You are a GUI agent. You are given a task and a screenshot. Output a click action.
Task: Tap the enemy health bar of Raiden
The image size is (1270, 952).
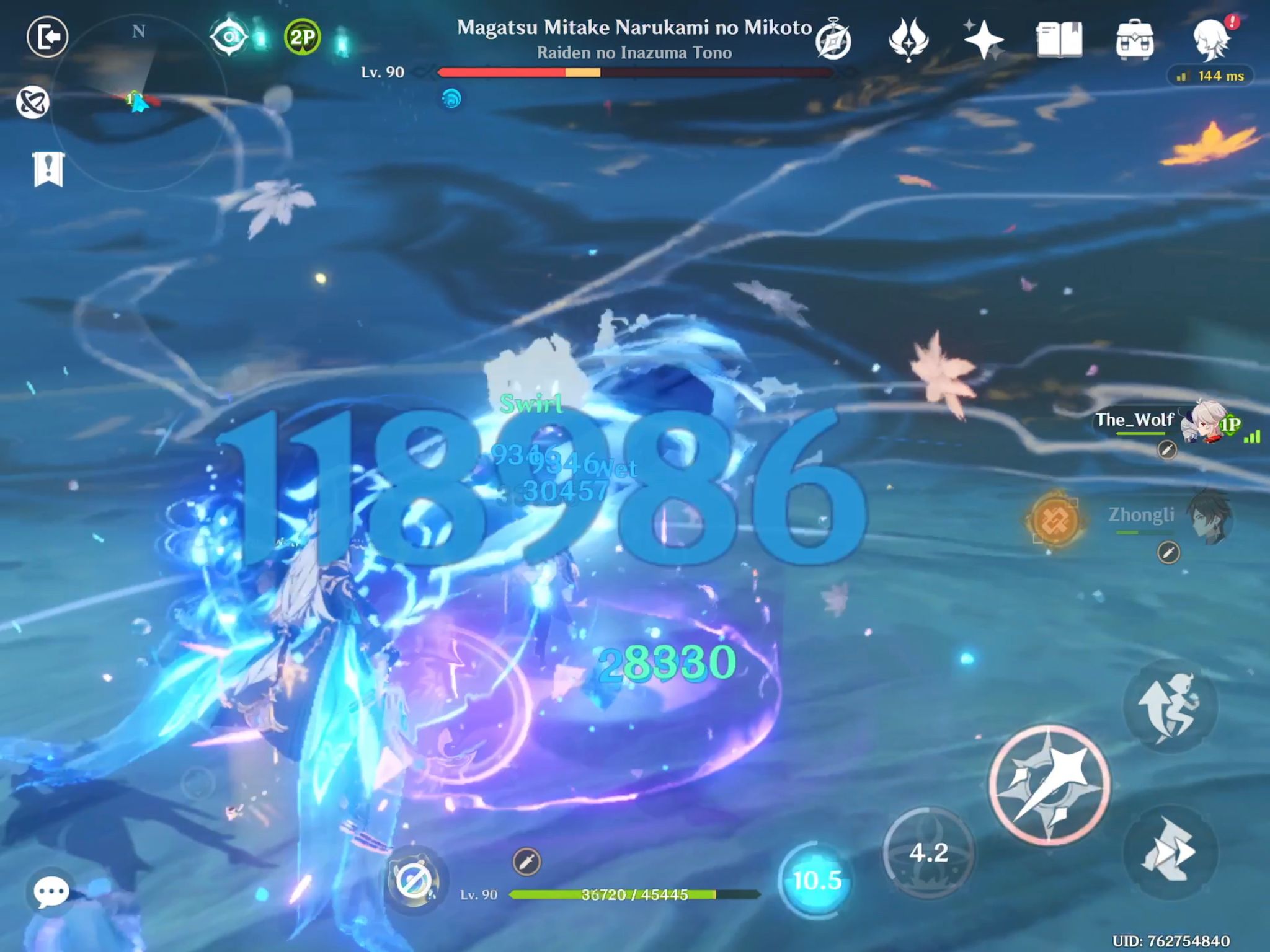pos(633,73)
